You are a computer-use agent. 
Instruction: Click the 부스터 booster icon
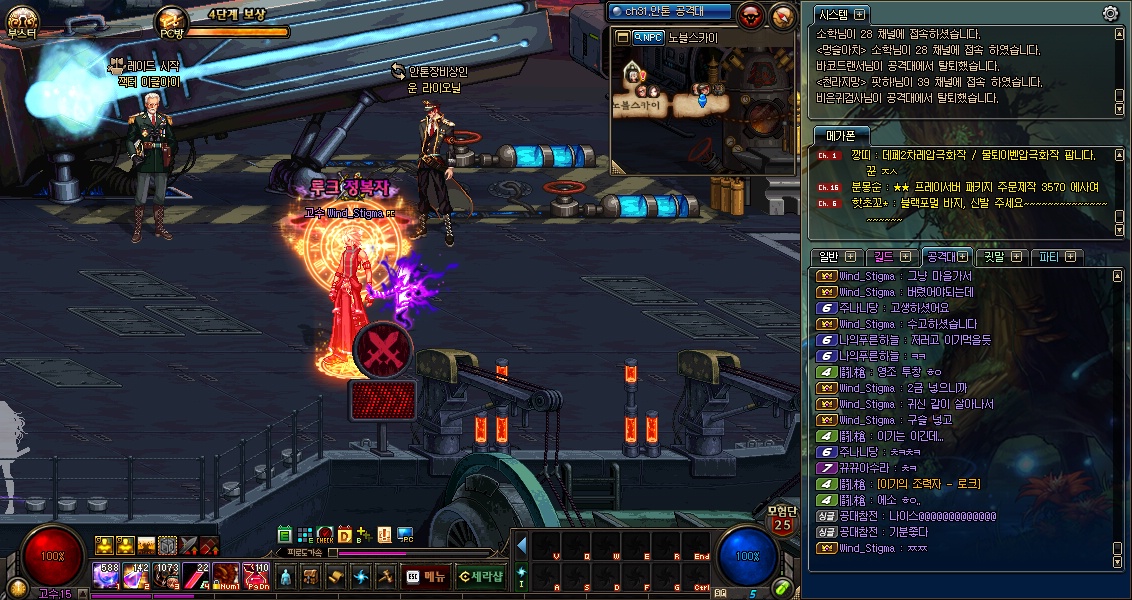[21, 20]
